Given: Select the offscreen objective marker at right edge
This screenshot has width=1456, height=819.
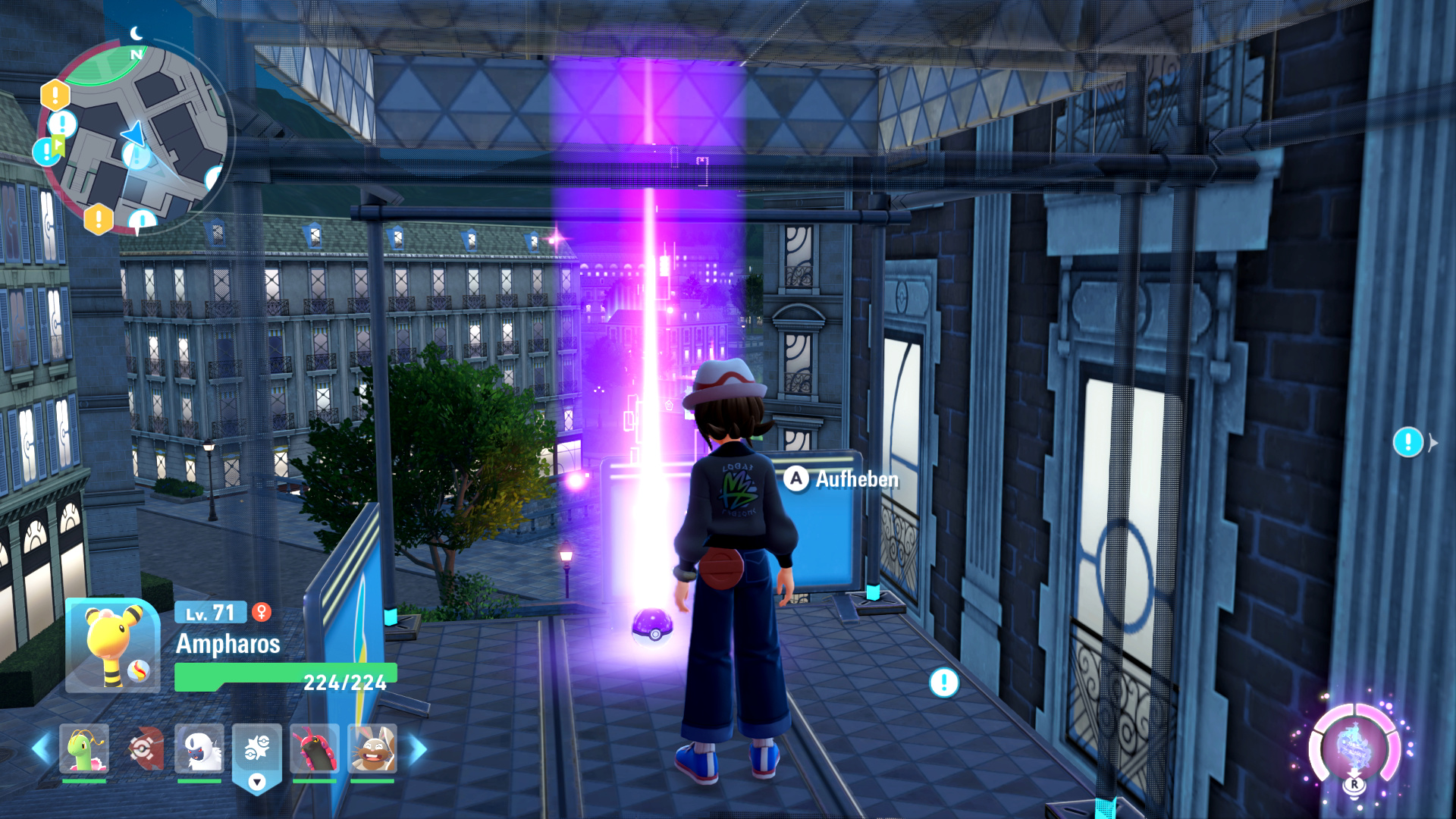Looking at the screenshot, I should (x=1408, y=441).
